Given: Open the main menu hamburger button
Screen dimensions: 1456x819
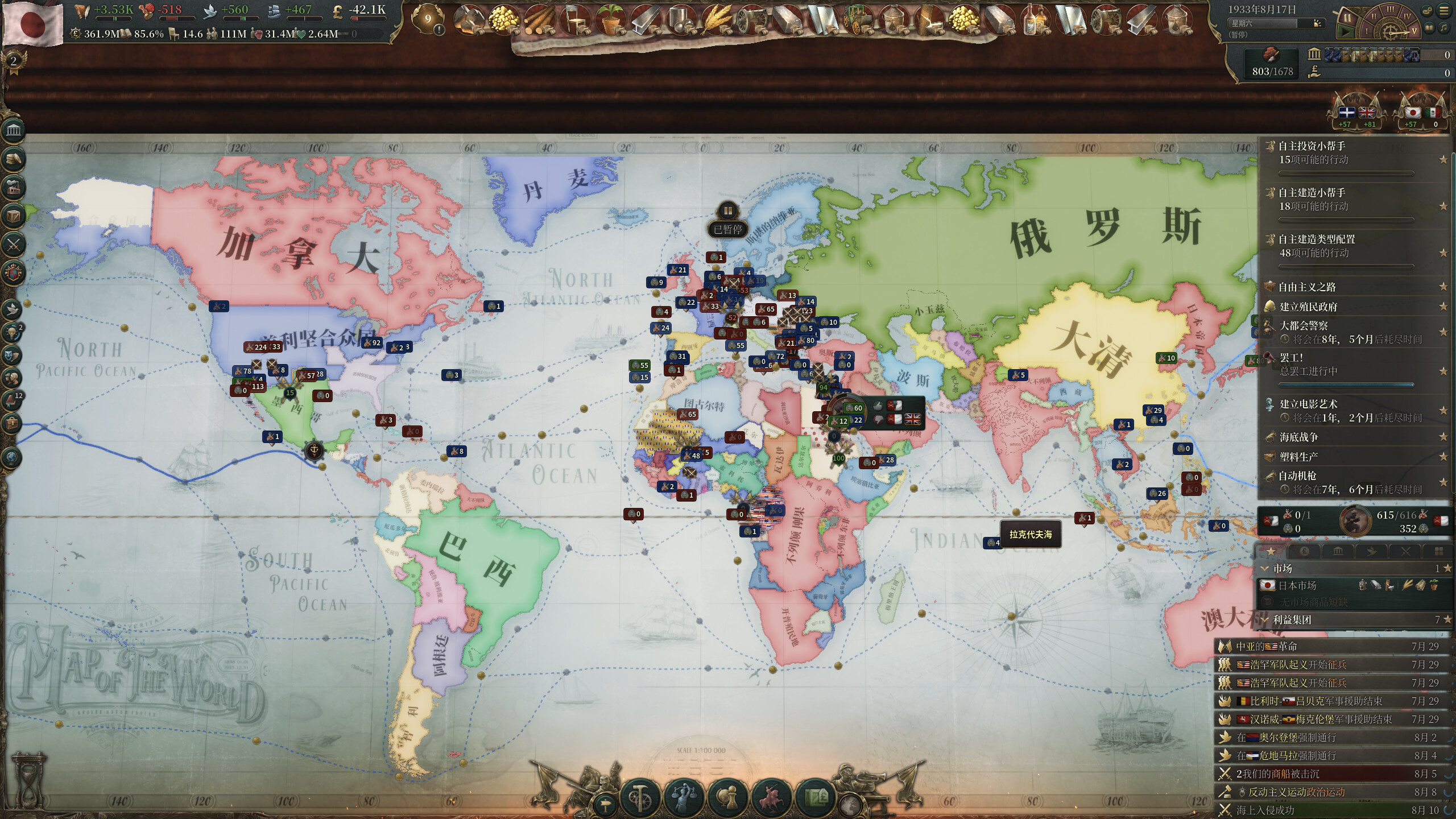Looking at the screenshot, I should pos(1443,10).
